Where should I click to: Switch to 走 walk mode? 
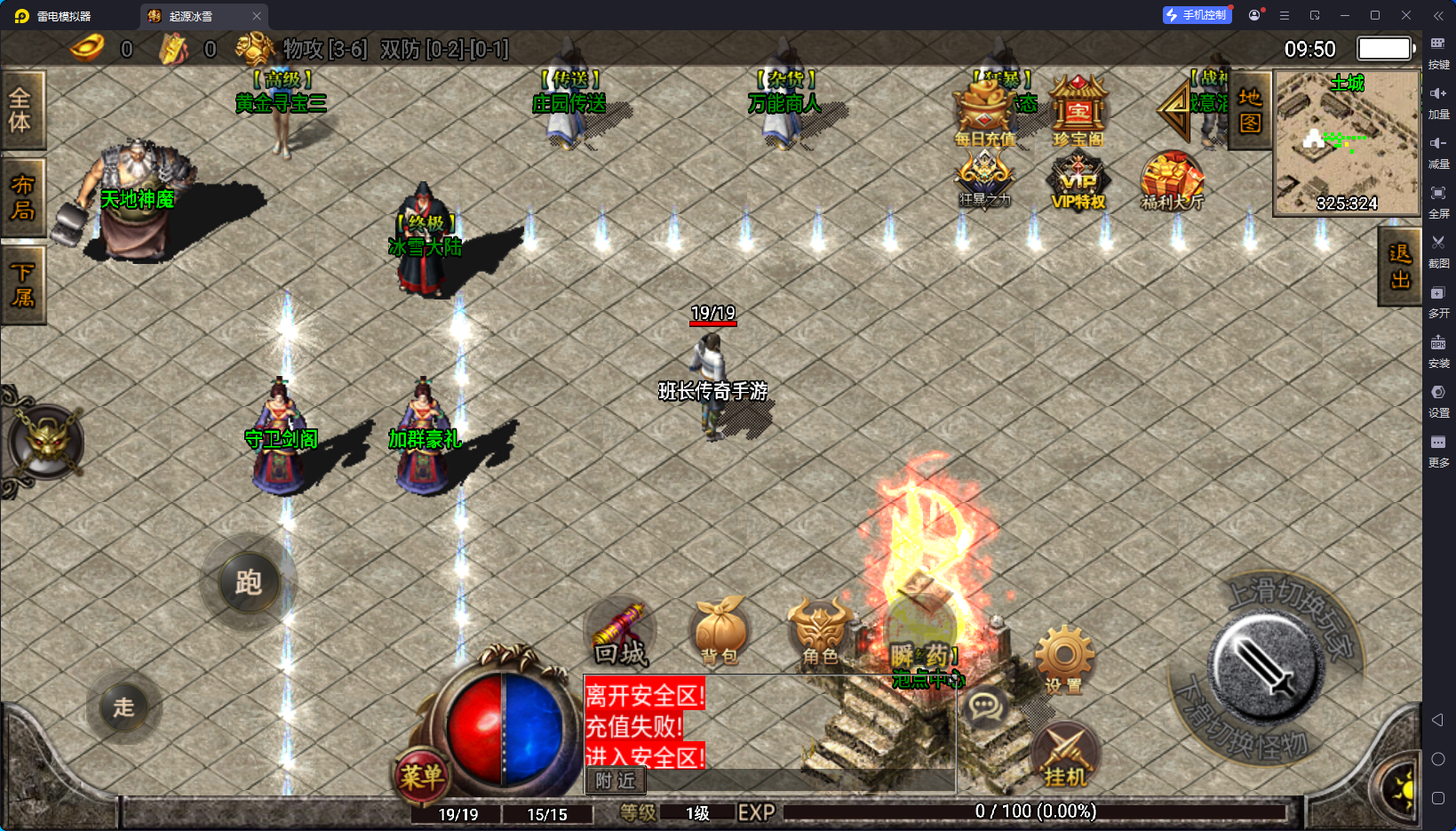click(123, 707)
